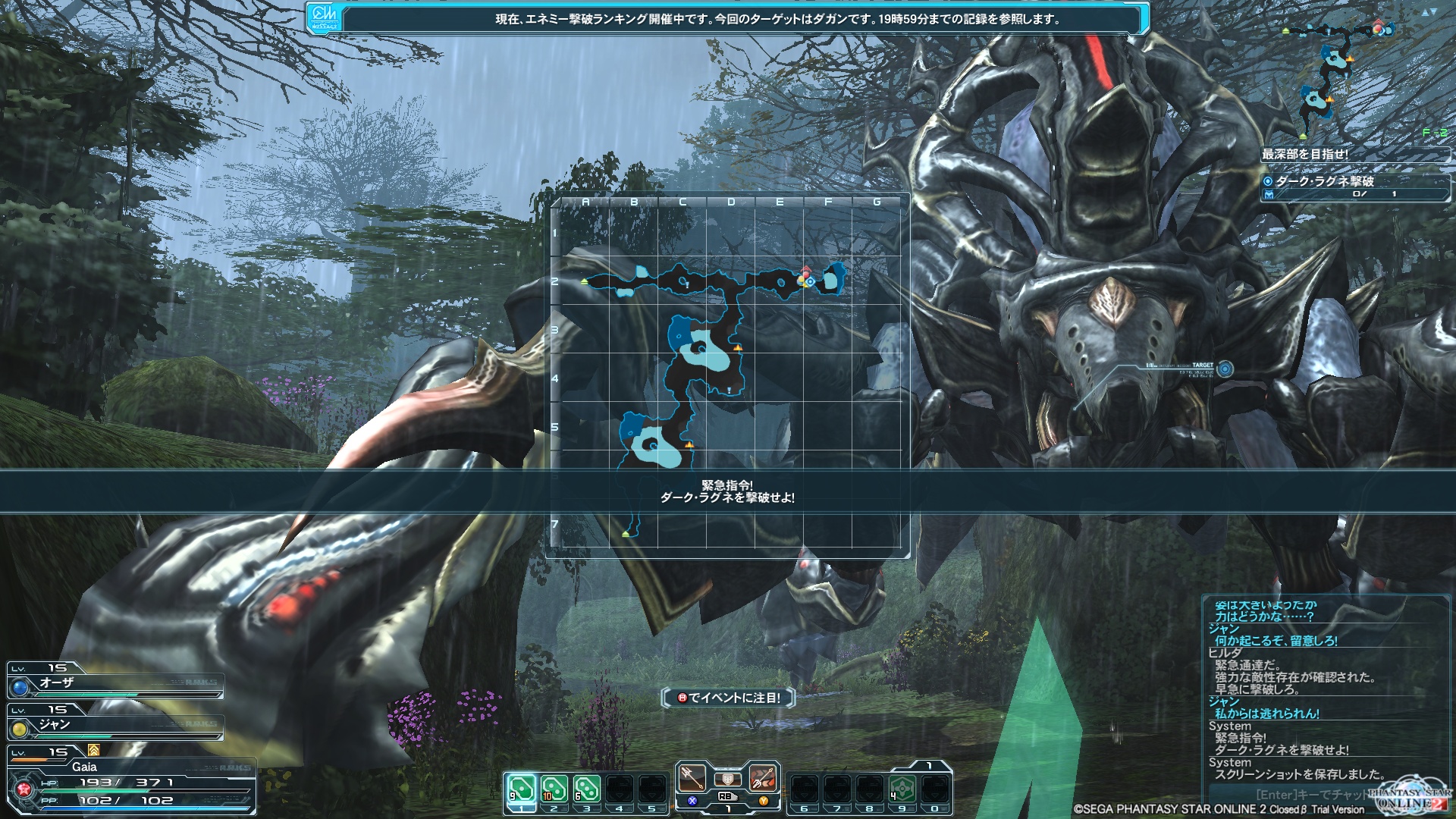Select the Dark Ragne defeat objective tracker
Viewport: 1456px width, 819px height.
pyautogui.click(x=1355, y=187)
